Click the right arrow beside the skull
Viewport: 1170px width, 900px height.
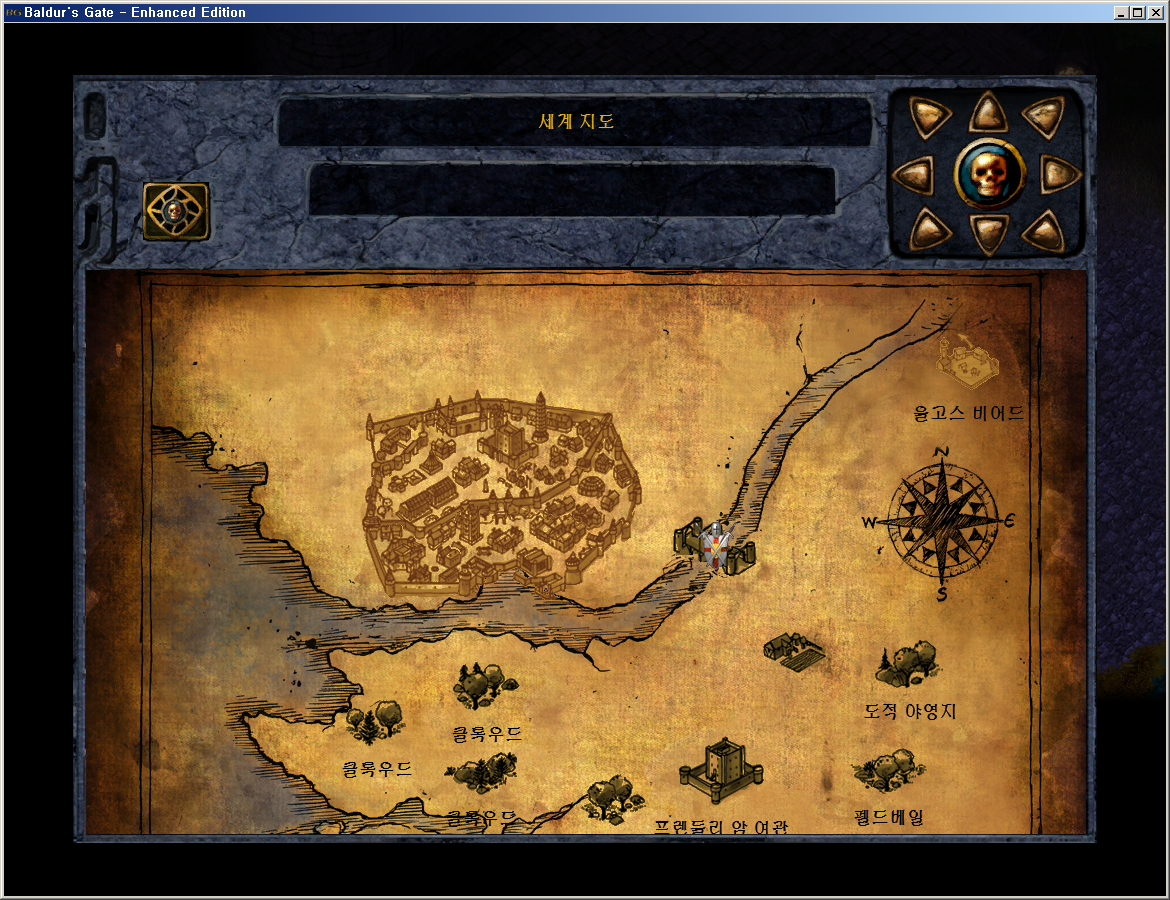click(1060, 176)
